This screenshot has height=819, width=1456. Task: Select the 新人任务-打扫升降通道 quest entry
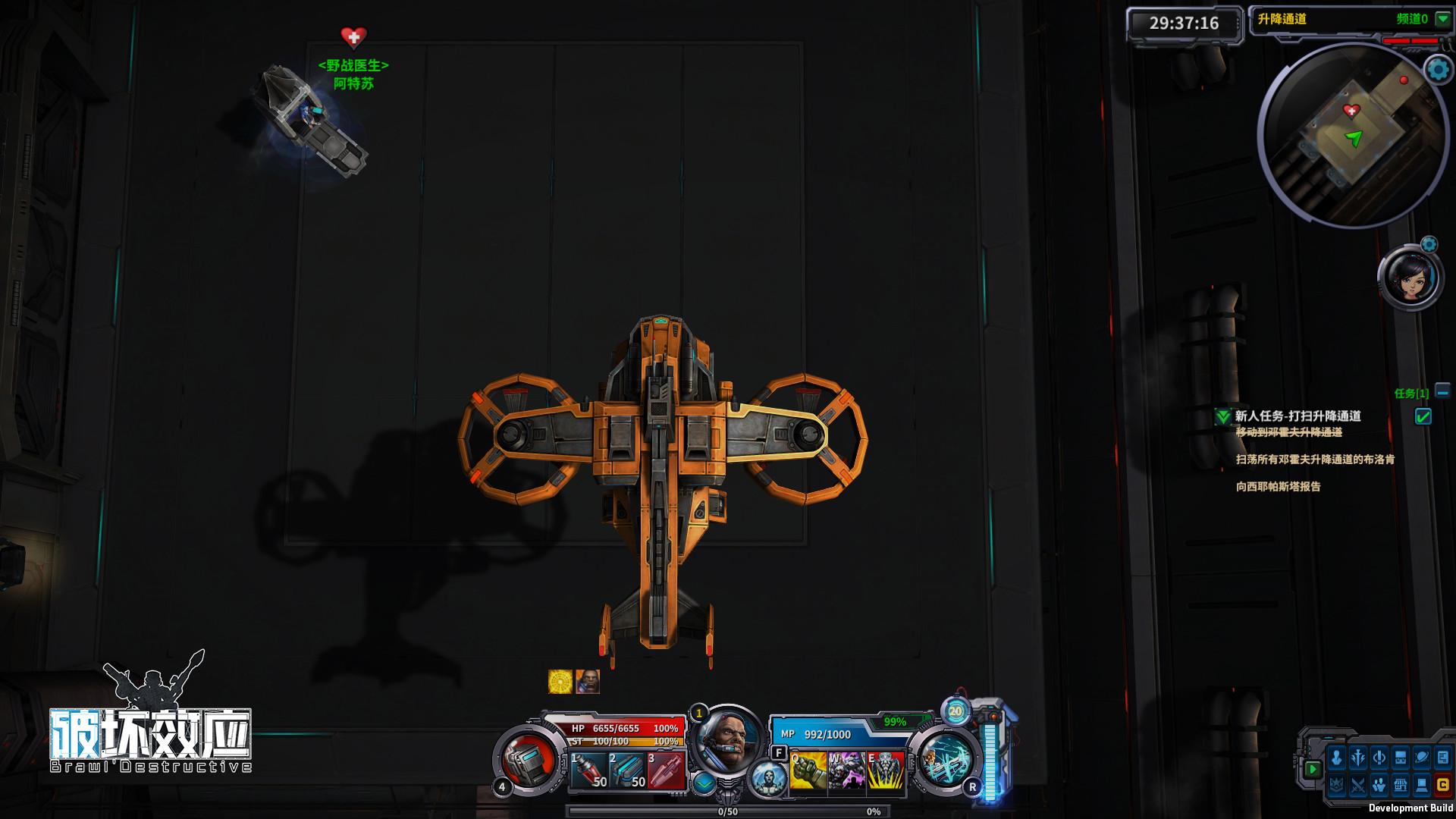pos(1298,416)
